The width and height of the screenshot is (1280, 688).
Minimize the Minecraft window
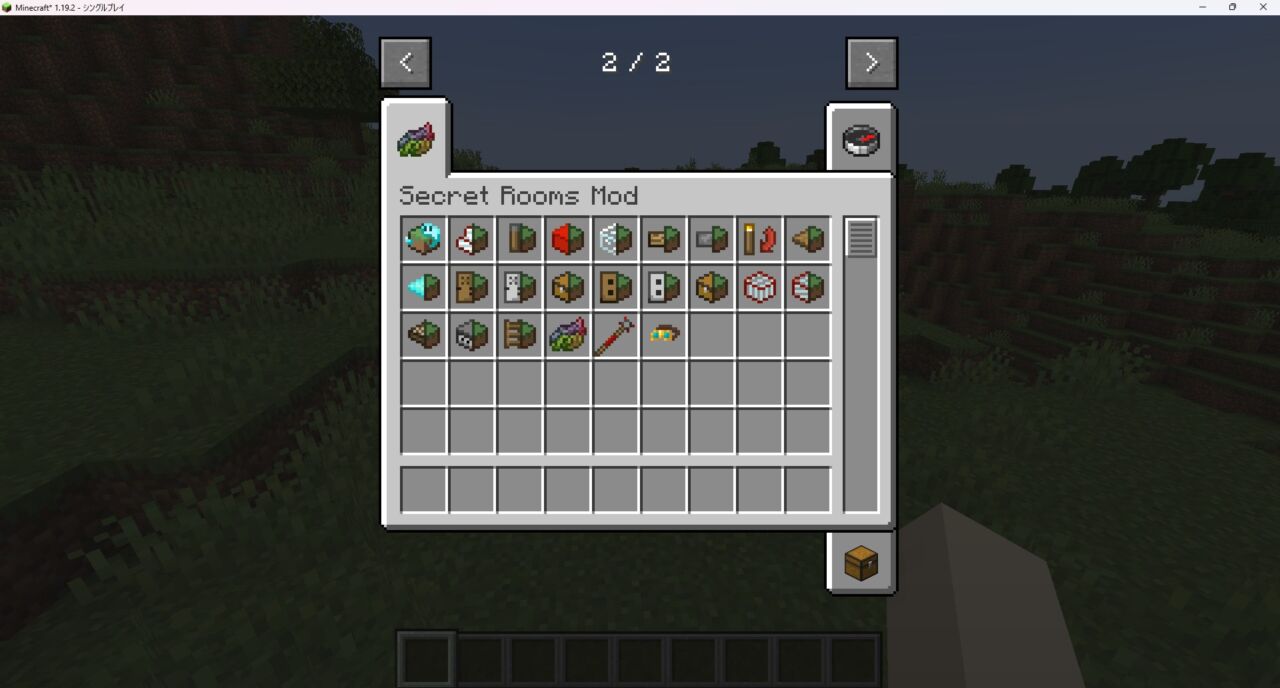click(x=1202, y=7)
